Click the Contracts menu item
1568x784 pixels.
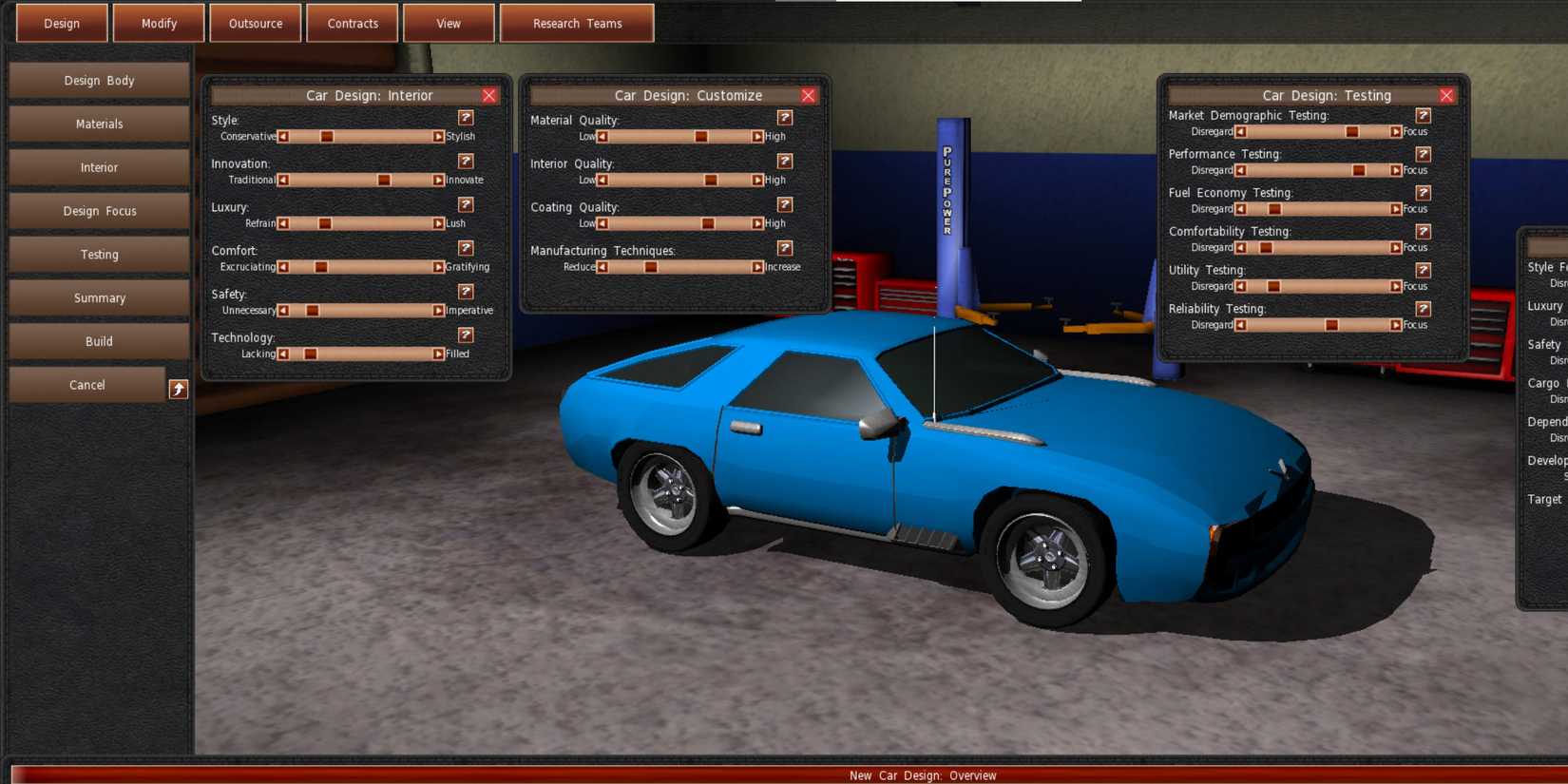pos(353,23)
